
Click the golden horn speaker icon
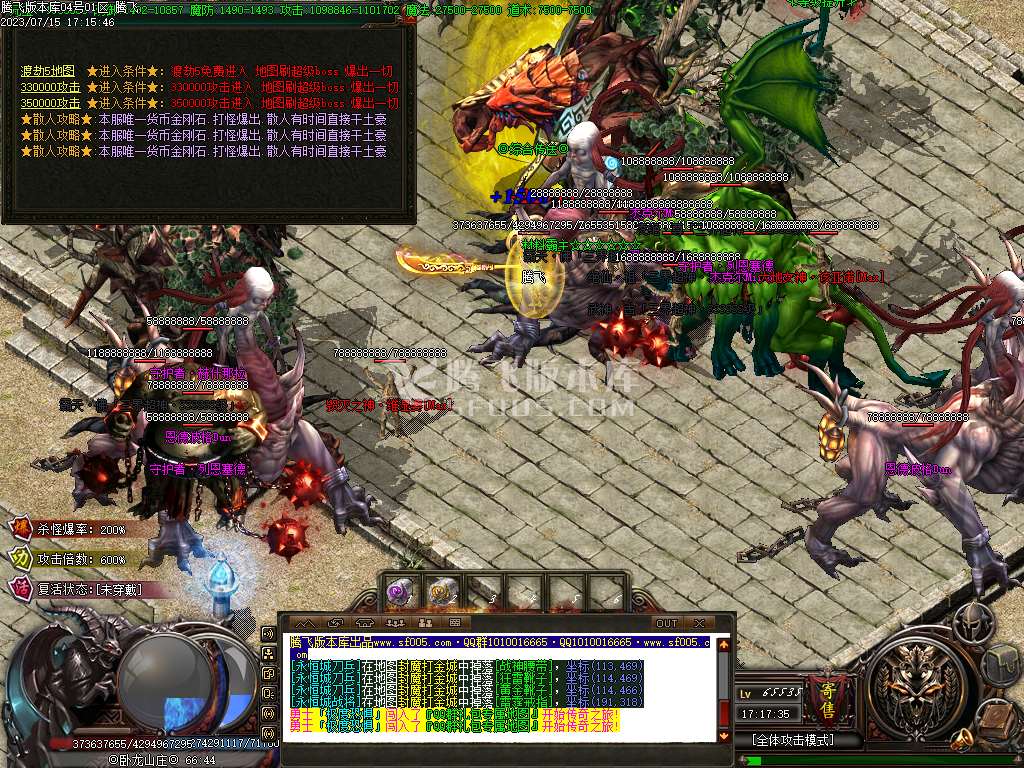pyautogui.click(x=962, y=740)
